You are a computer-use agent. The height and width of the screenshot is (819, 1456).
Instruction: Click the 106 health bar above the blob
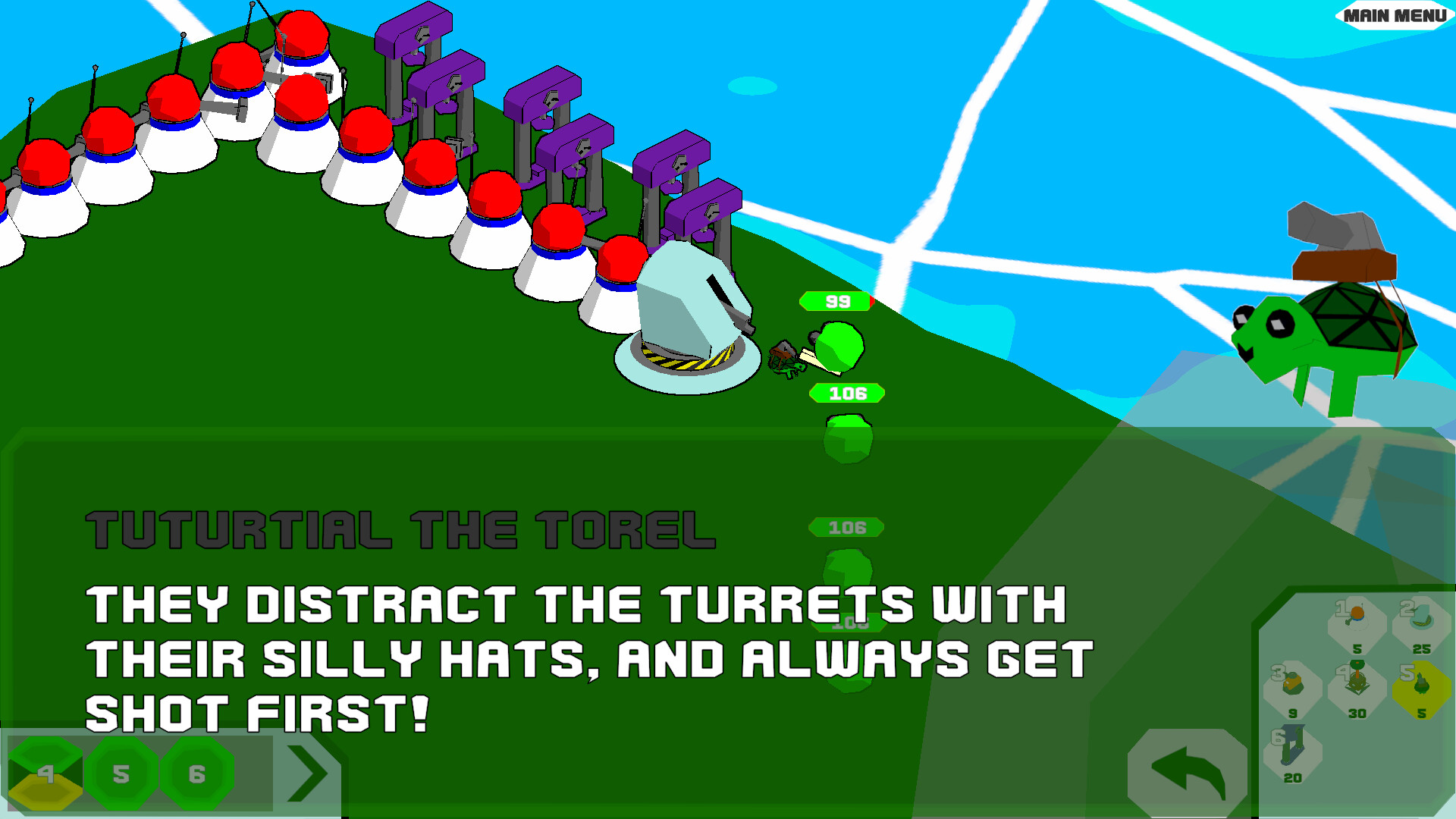point(847,394)
